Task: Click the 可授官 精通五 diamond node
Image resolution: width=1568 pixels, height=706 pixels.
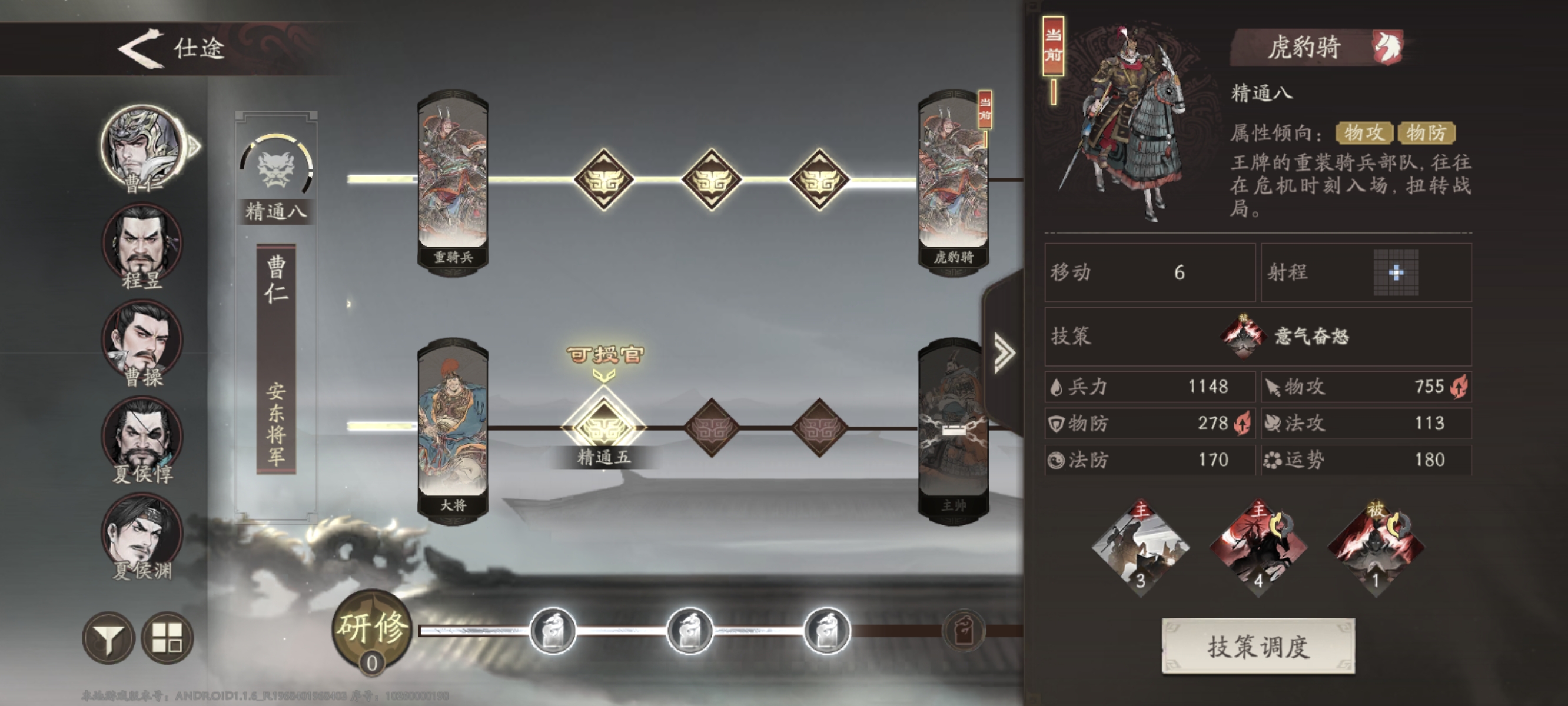Action: coord(603,428)
